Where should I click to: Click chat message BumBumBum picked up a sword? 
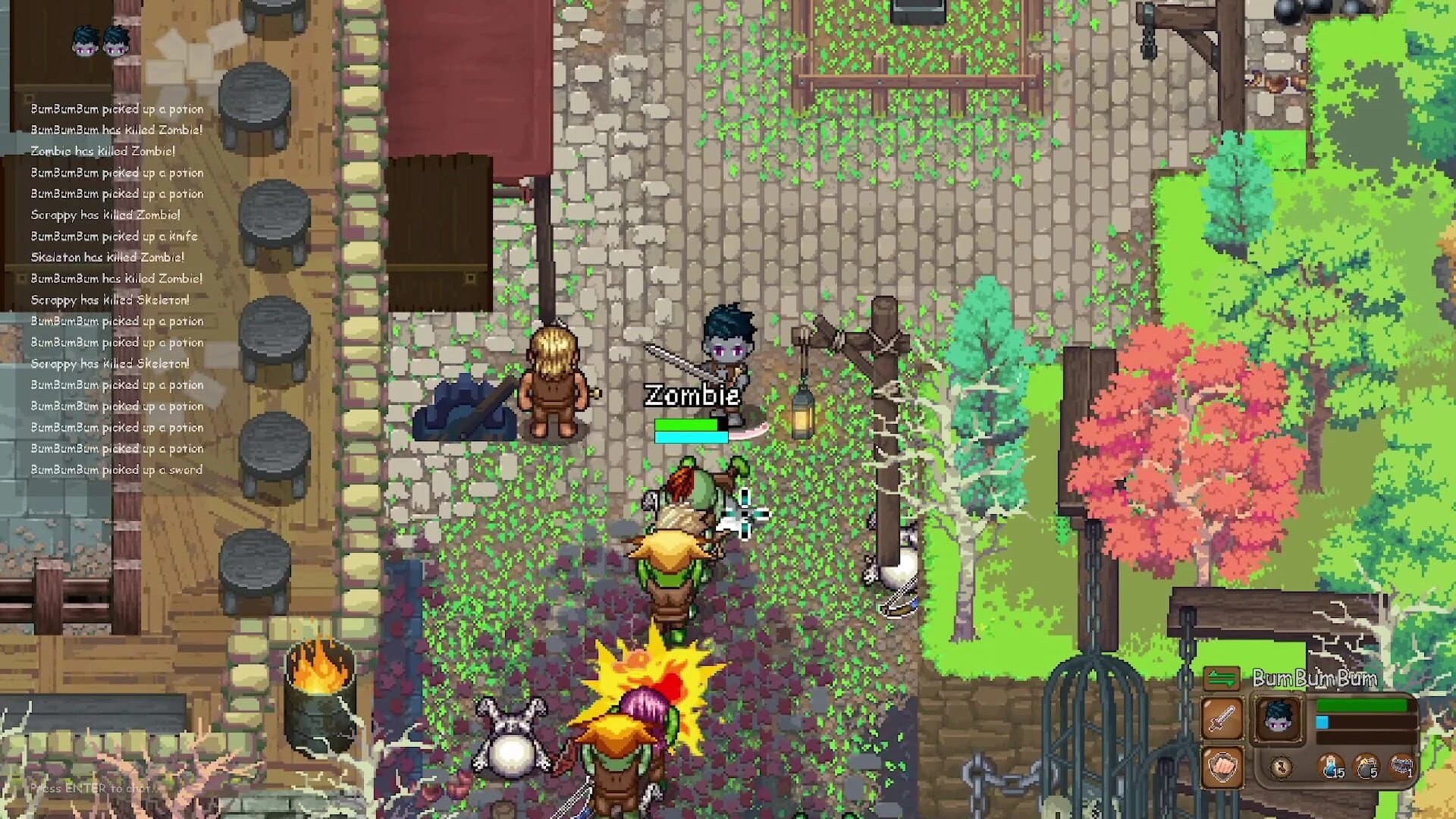116,469
